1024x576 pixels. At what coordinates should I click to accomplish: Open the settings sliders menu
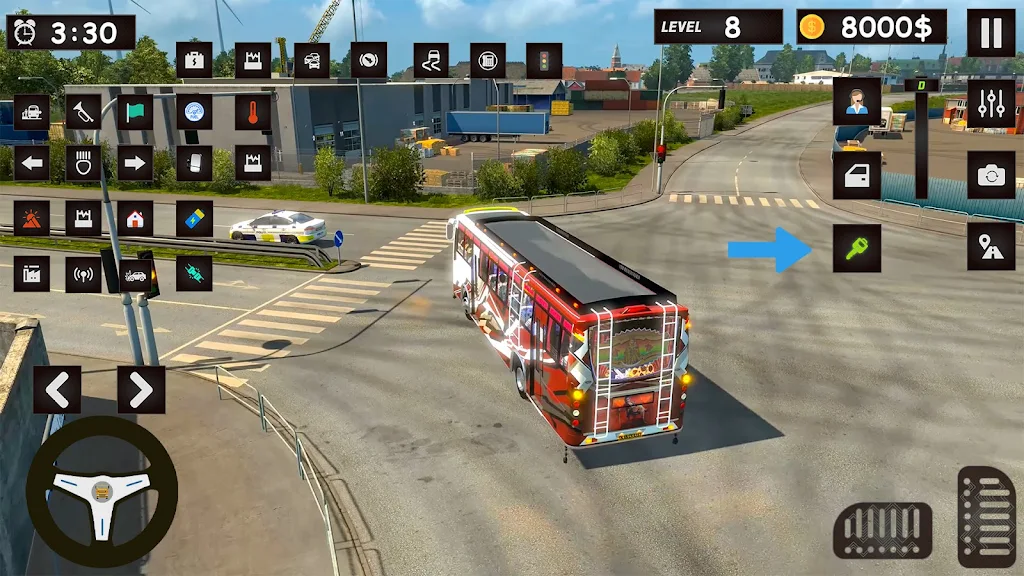pyautogui.click(x=990, y=103)
